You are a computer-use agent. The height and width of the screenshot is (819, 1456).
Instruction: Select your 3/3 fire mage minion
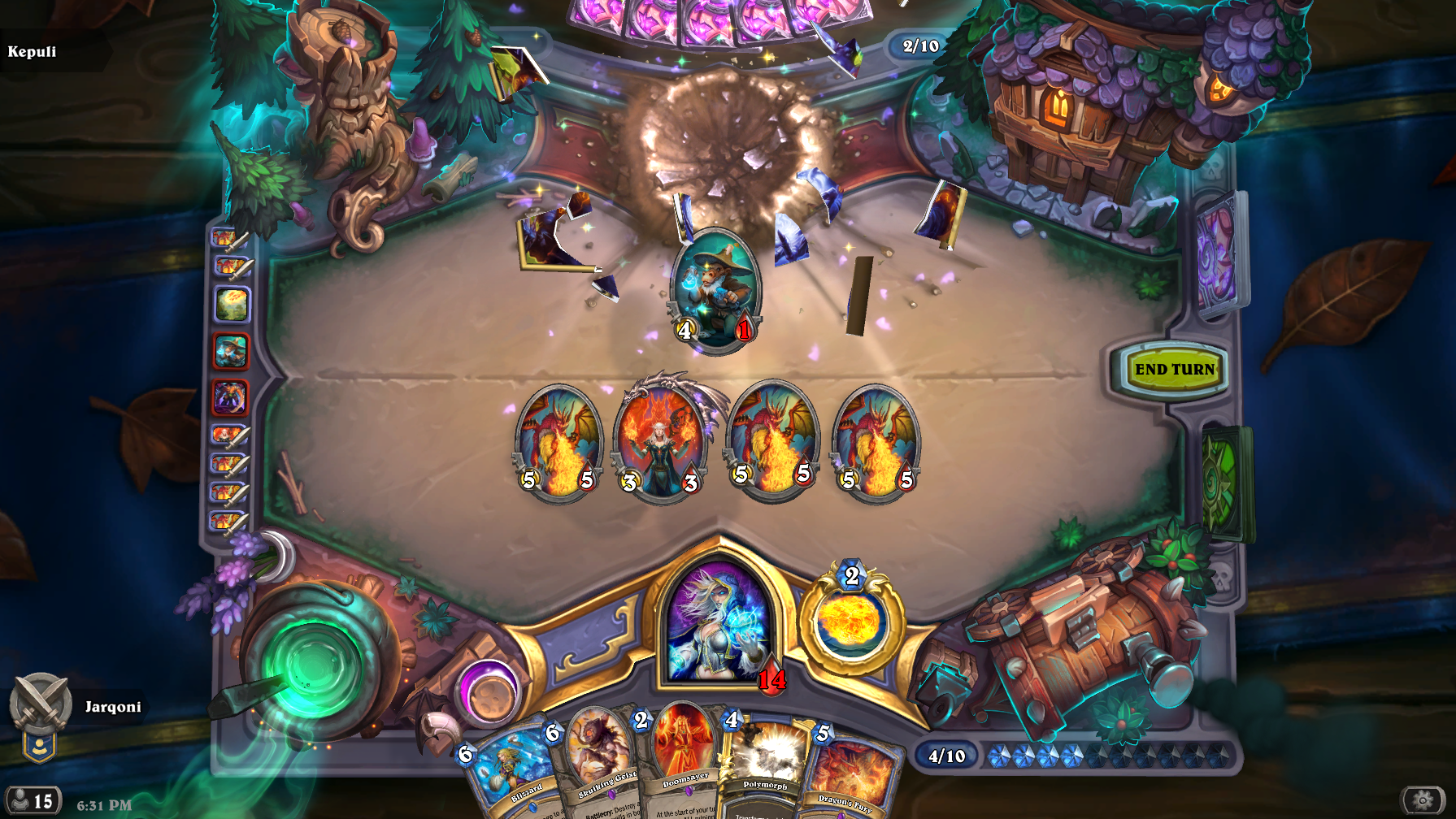(x=660, y=443)
